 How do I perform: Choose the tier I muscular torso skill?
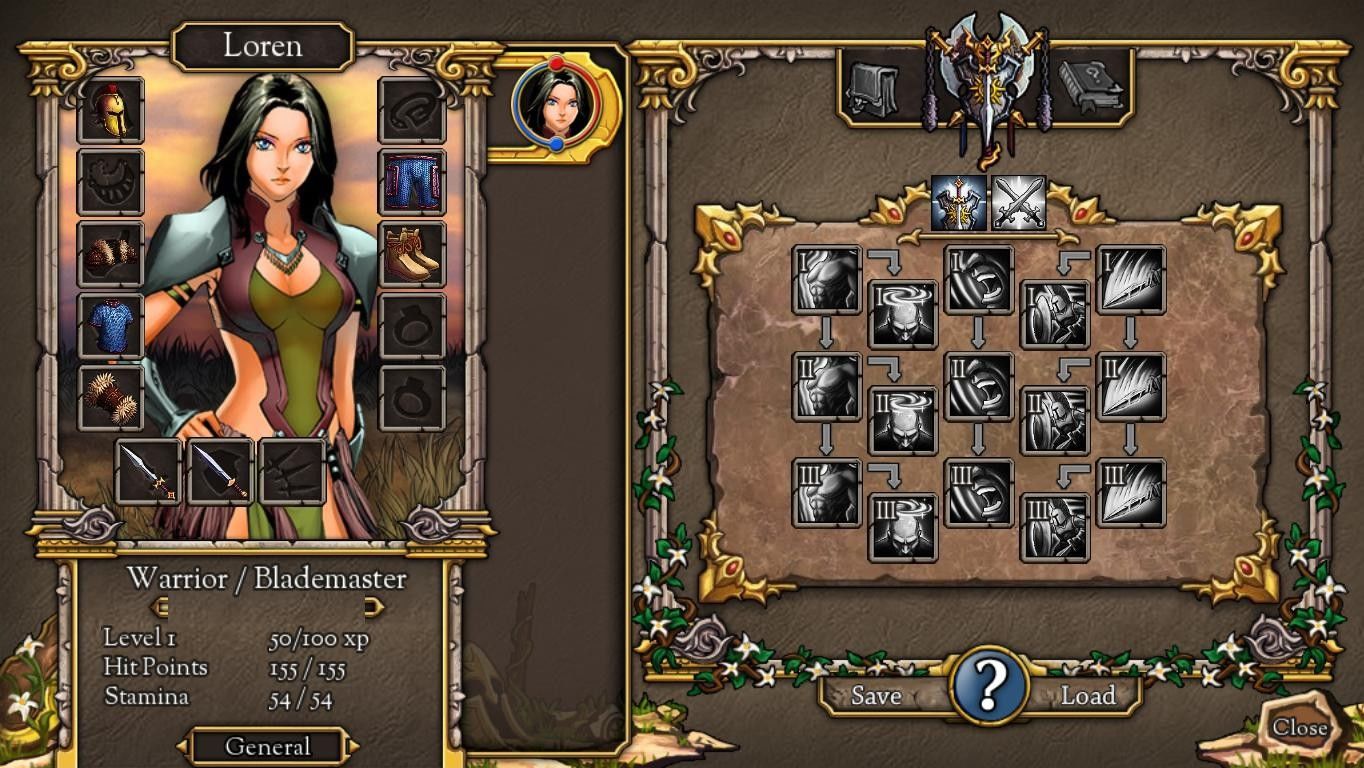coord(827,280)
